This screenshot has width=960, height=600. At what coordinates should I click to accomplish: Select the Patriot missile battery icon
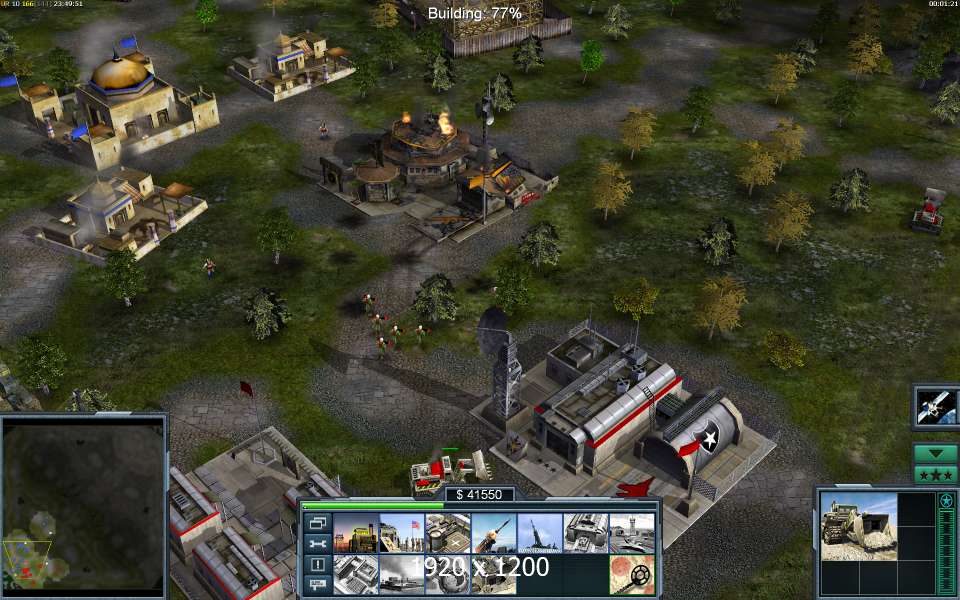[x=493, y=533]
